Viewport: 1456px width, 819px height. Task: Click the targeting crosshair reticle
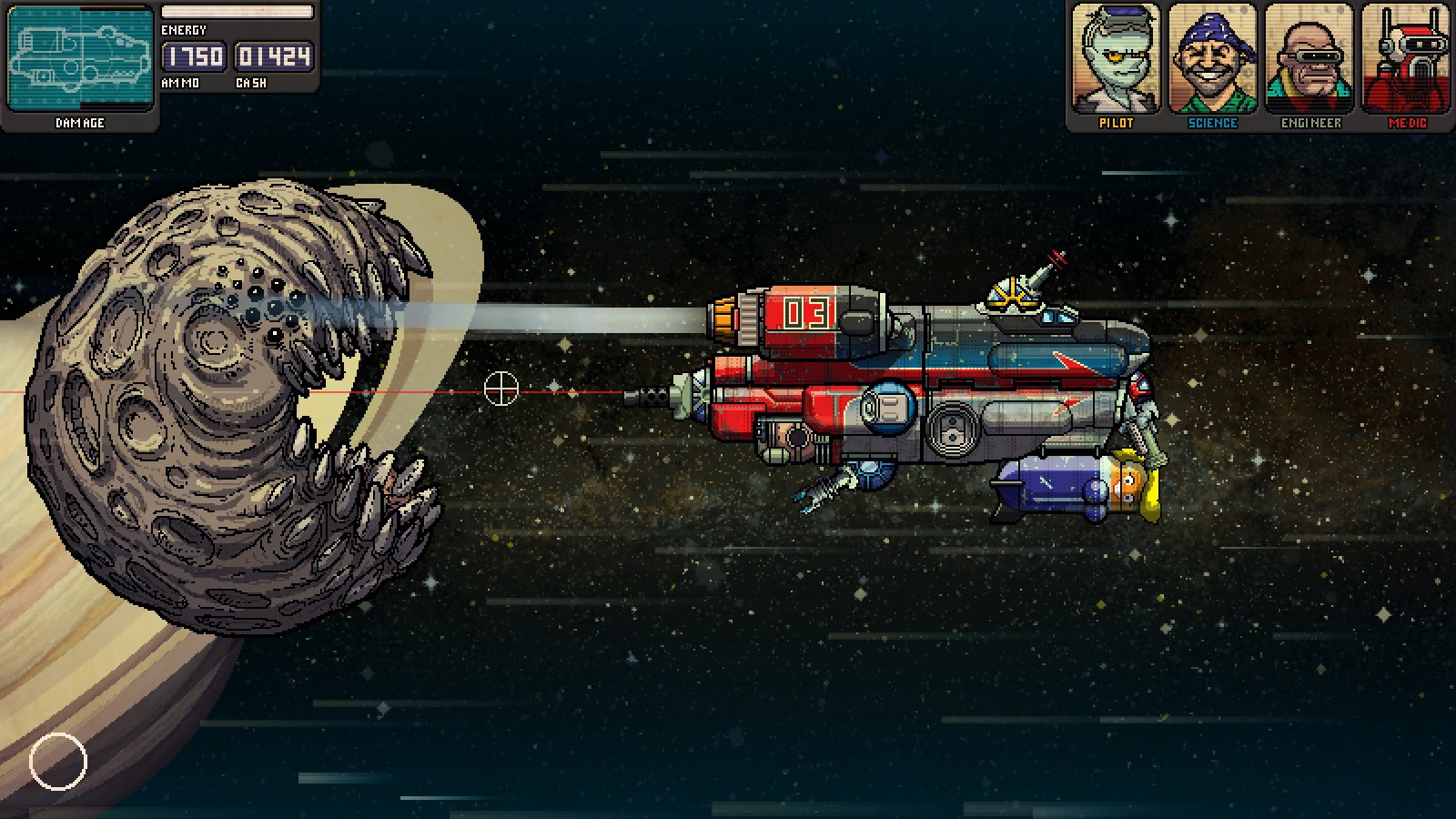click(x=500, y=389)
